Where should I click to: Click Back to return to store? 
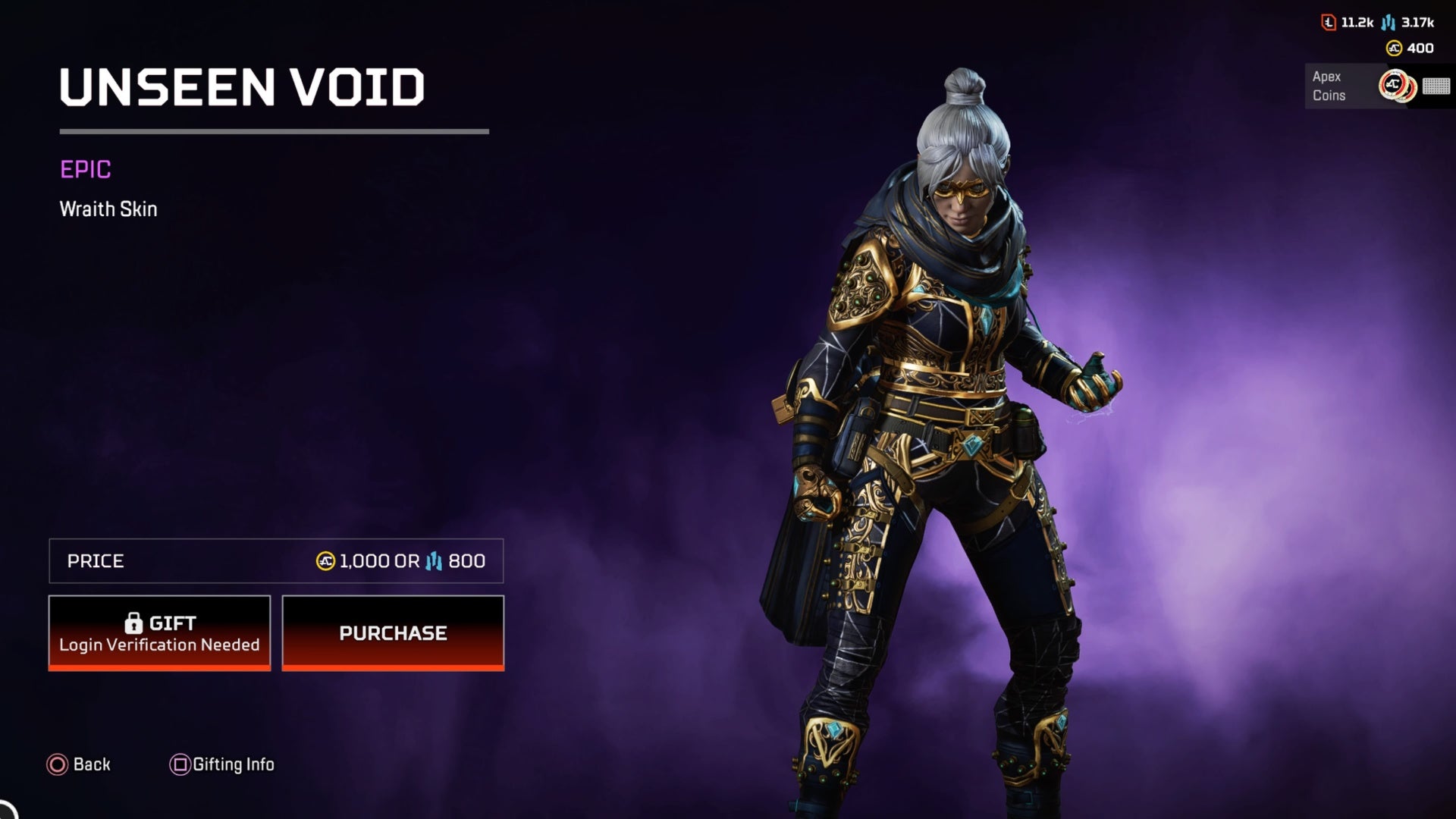80,764
